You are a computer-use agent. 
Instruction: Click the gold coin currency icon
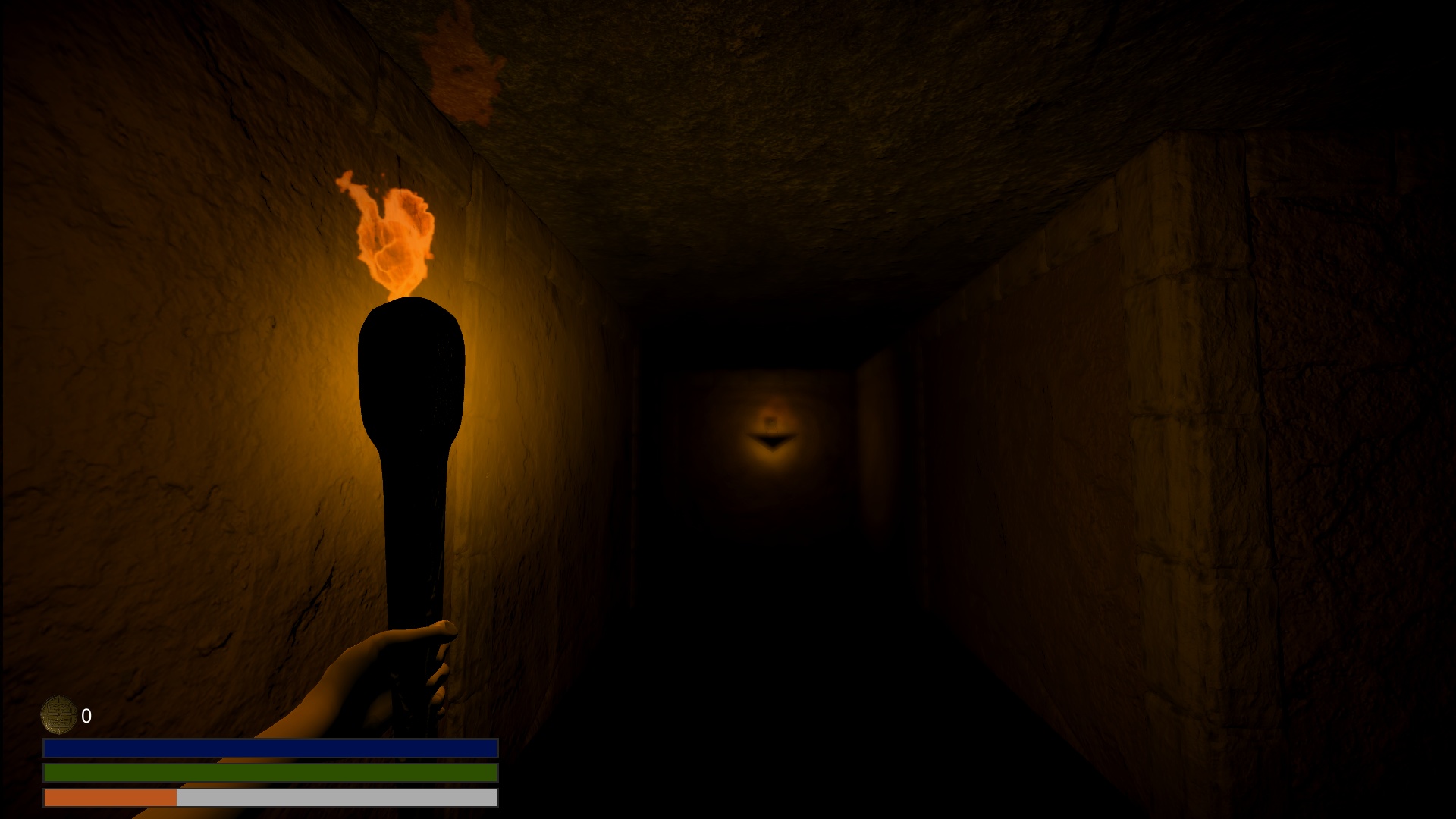pyautogui.click(x=59, y=715)
